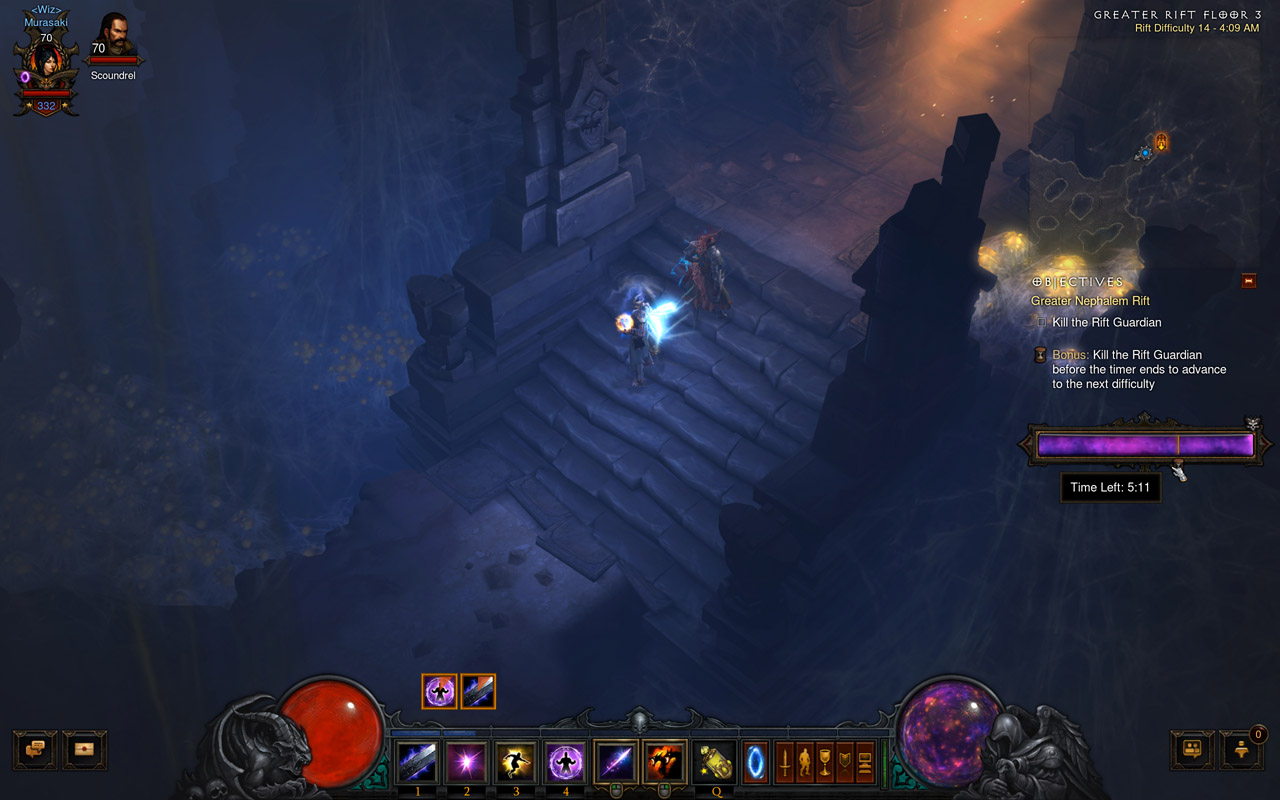
Task: Open the game menu computer button
Action: point(865,762)
